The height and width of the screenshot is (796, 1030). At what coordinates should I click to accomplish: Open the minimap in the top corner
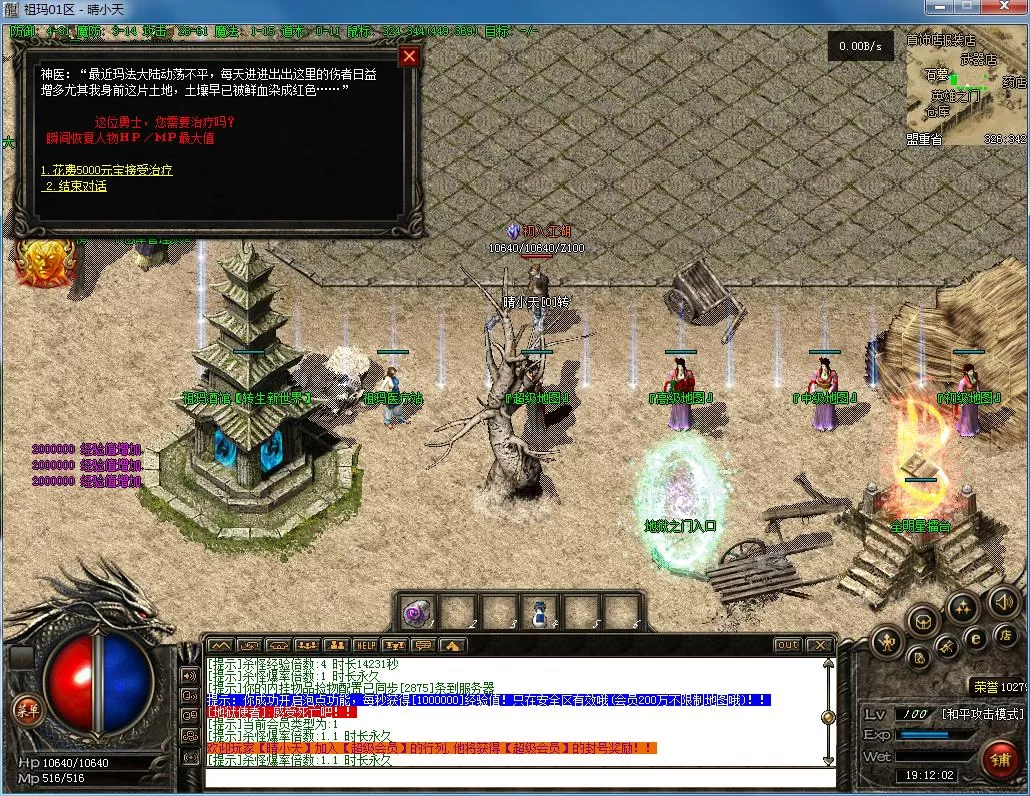pyautogui.click(x=964, y=88)
